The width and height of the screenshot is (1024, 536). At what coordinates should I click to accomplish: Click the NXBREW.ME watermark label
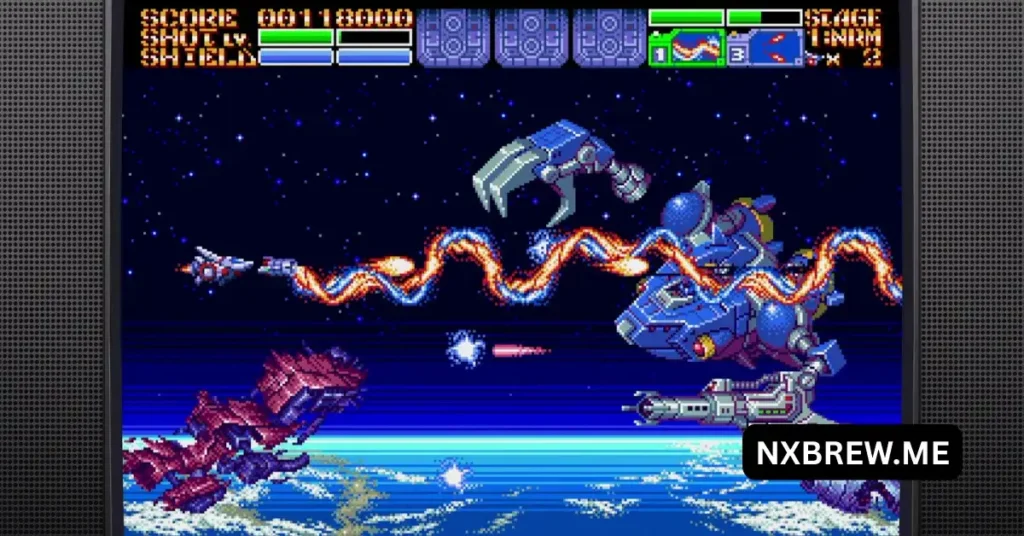click(852, 452)
